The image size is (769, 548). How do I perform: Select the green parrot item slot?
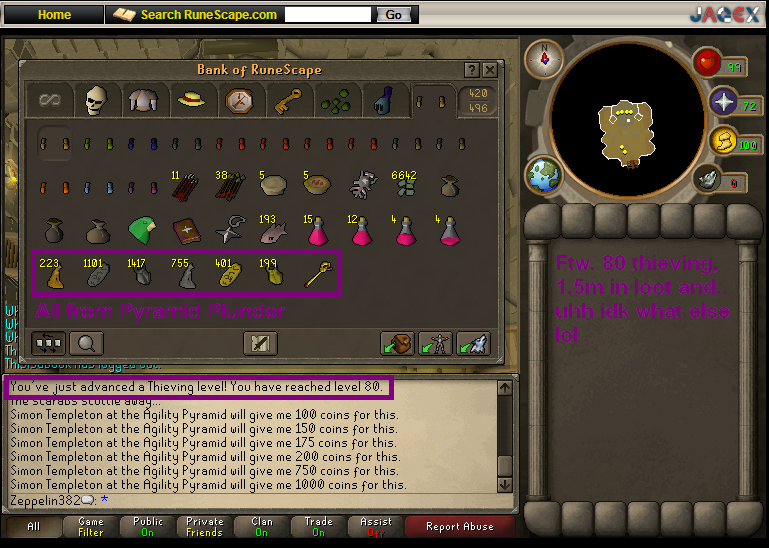(x=140, y=230)
